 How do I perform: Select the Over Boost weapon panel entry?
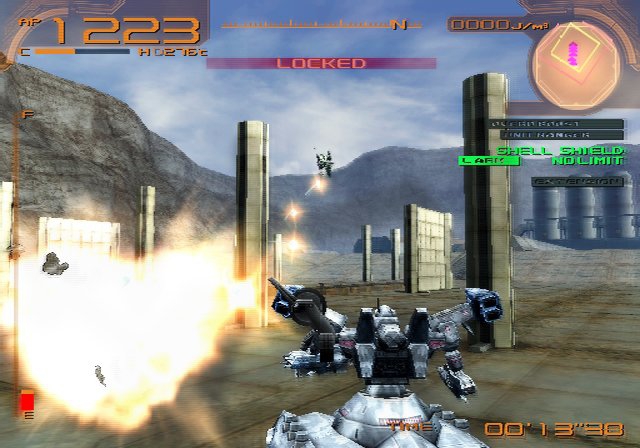coord(559,124)
